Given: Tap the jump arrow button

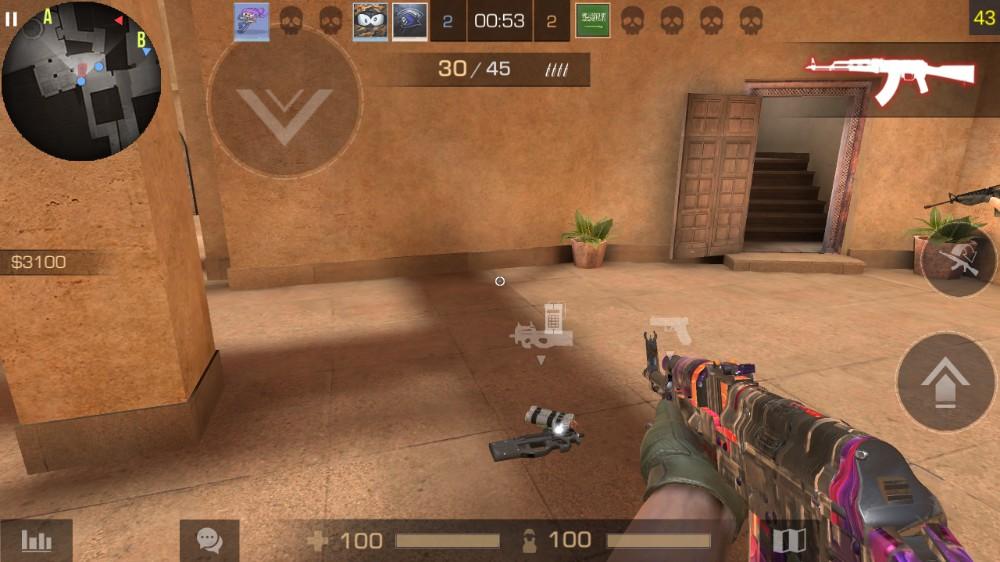Looking at the screenshot, I should pos(946,381).
